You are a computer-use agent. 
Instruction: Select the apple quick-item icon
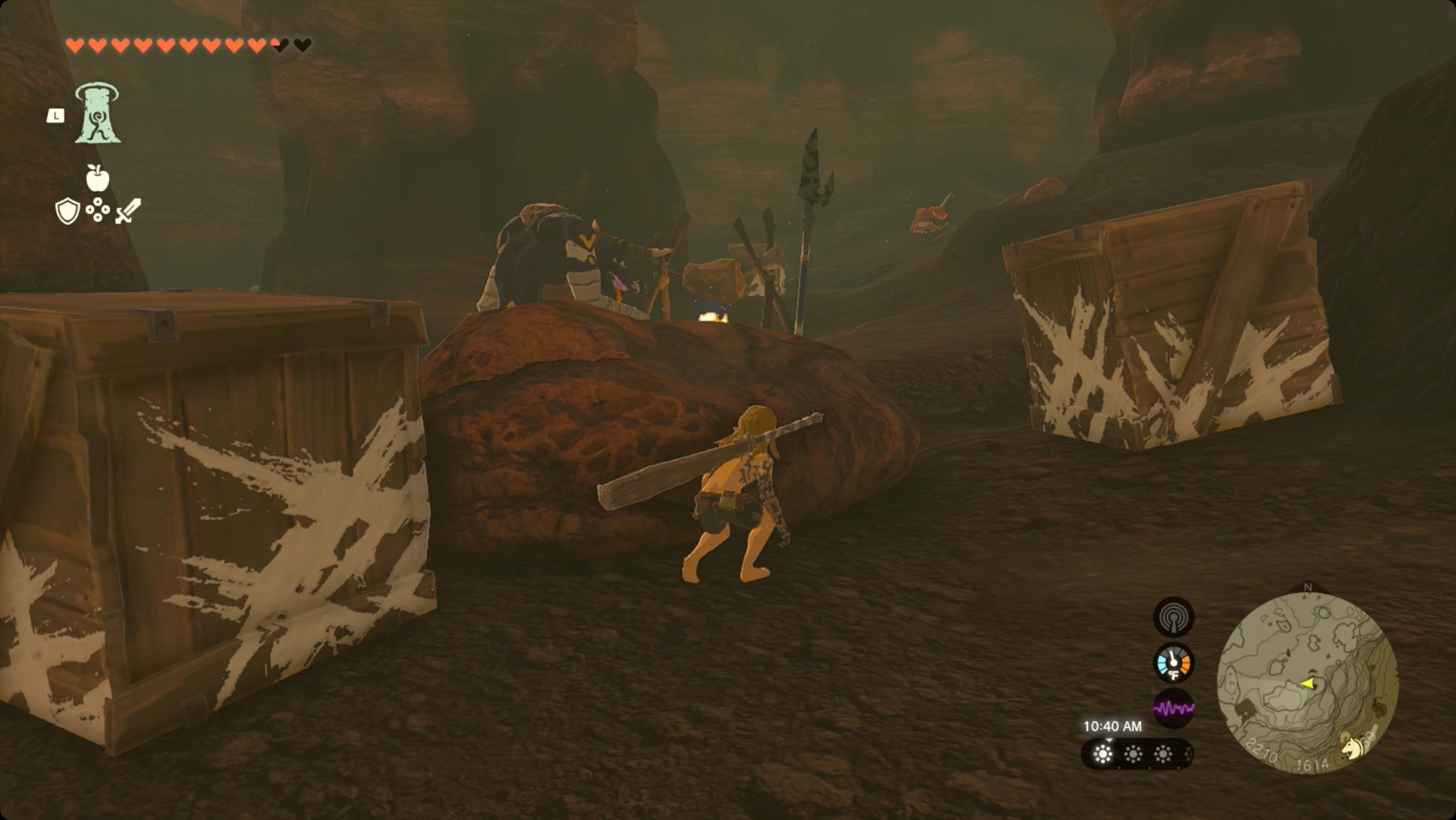pos(97,178)
